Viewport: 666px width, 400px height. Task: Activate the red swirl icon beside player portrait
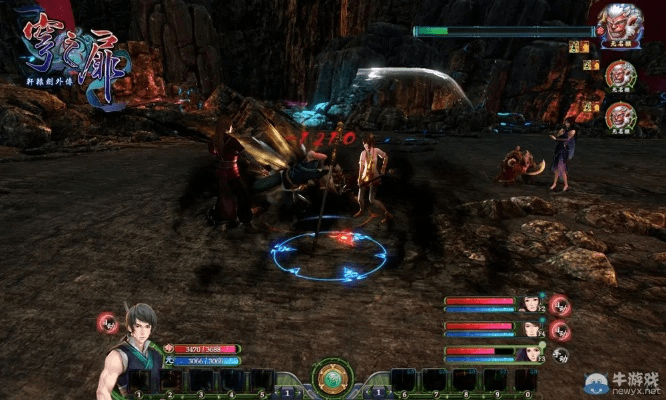click(107, 323)
